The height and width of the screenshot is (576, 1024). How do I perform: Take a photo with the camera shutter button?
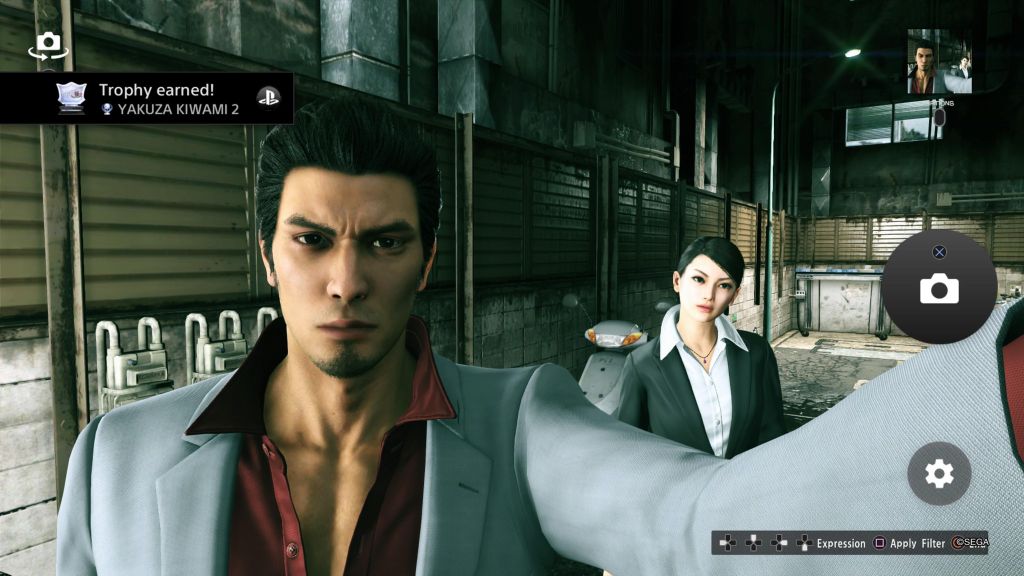[x=939, y=289]
